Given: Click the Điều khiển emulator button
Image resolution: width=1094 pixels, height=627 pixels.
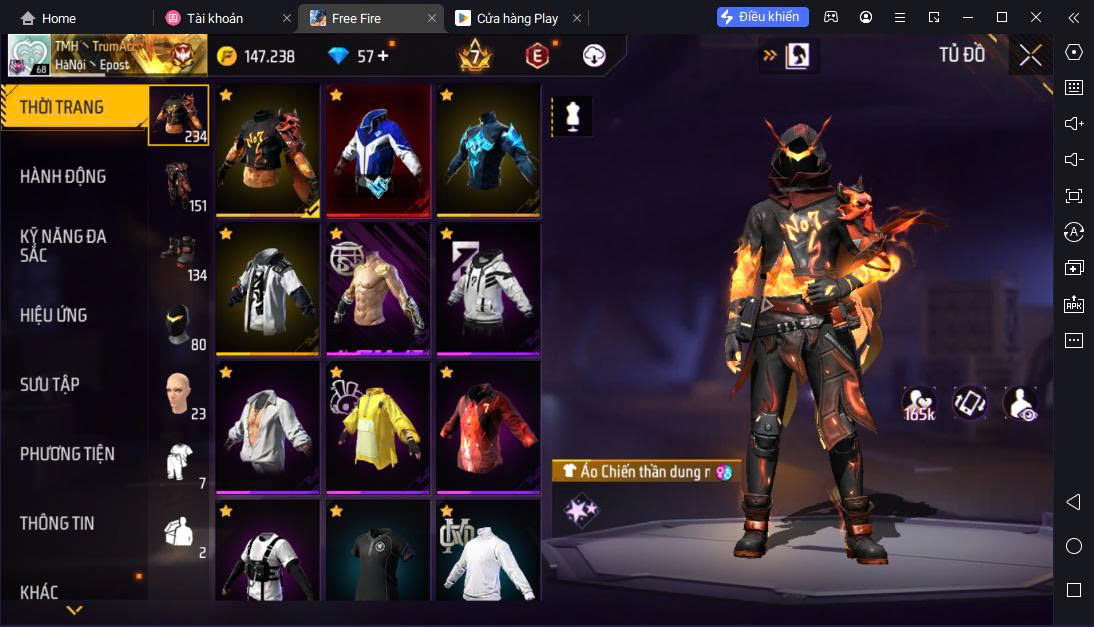Looking at the screenshot, I should coord(762,17).
